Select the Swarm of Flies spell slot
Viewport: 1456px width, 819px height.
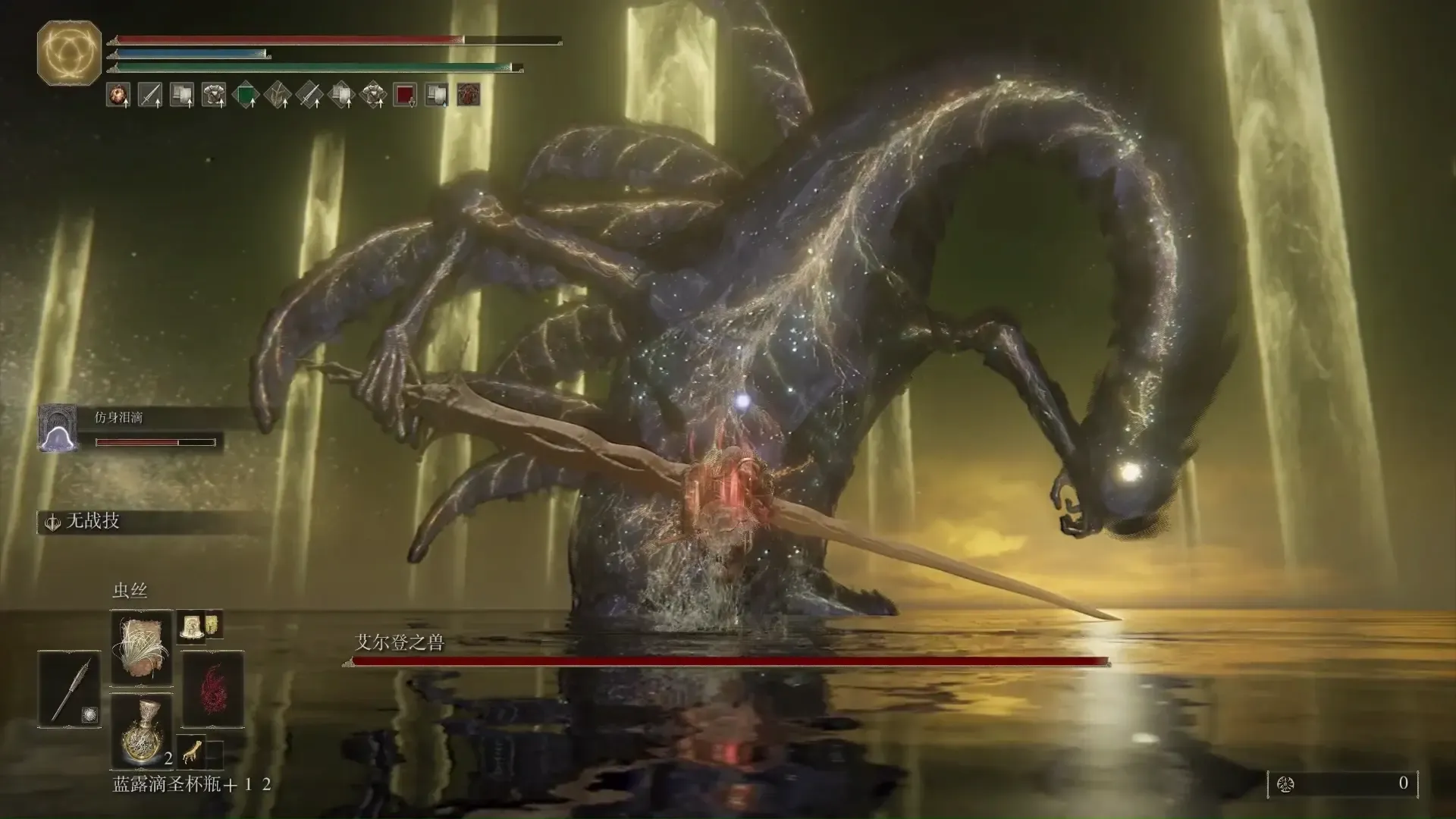pos(142,647)
